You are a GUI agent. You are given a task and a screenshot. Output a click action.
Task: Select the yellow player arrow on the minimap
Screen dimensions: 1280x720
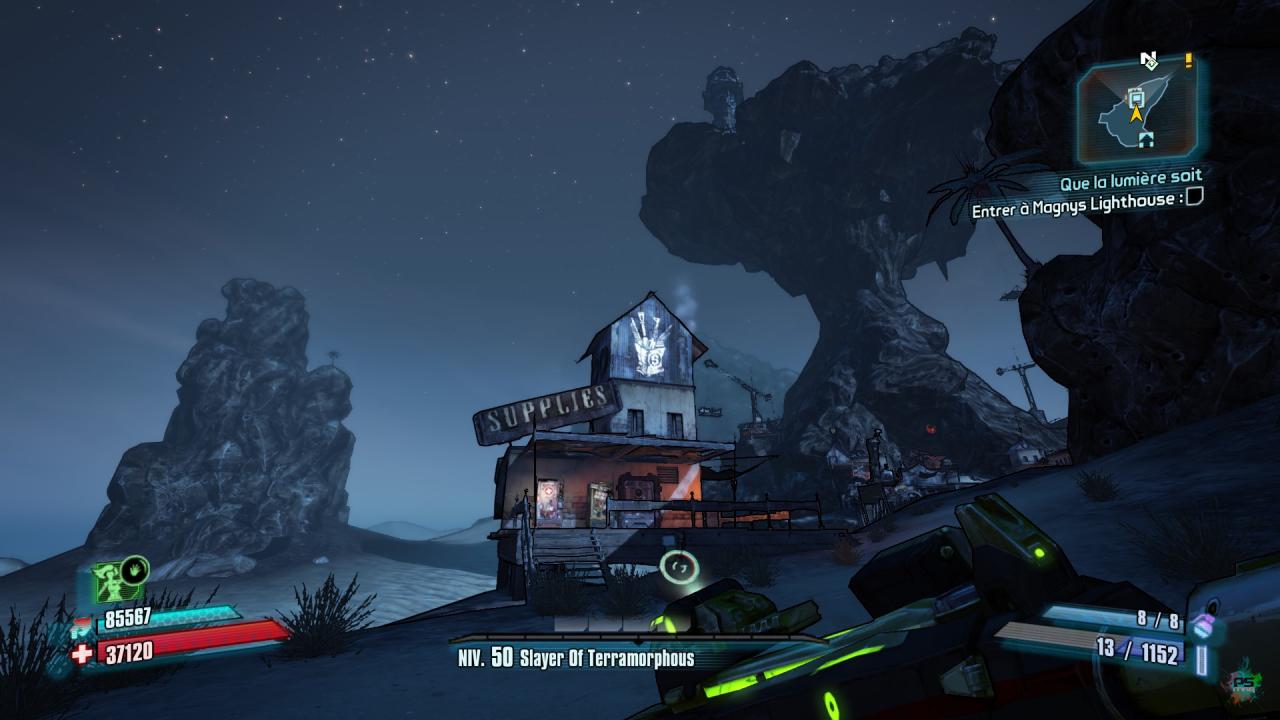pyautogui.click(x=1136, y=114)
